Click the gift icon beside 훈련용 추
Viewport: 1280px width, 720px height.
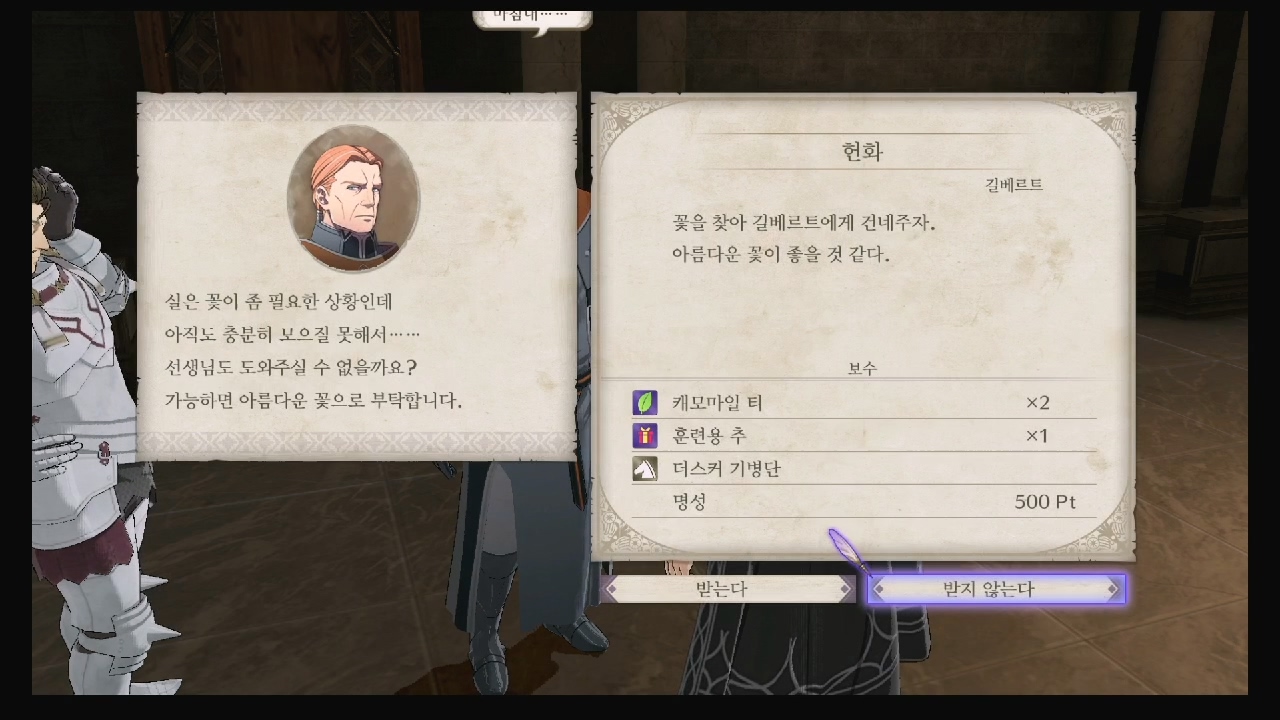point(645,436)
